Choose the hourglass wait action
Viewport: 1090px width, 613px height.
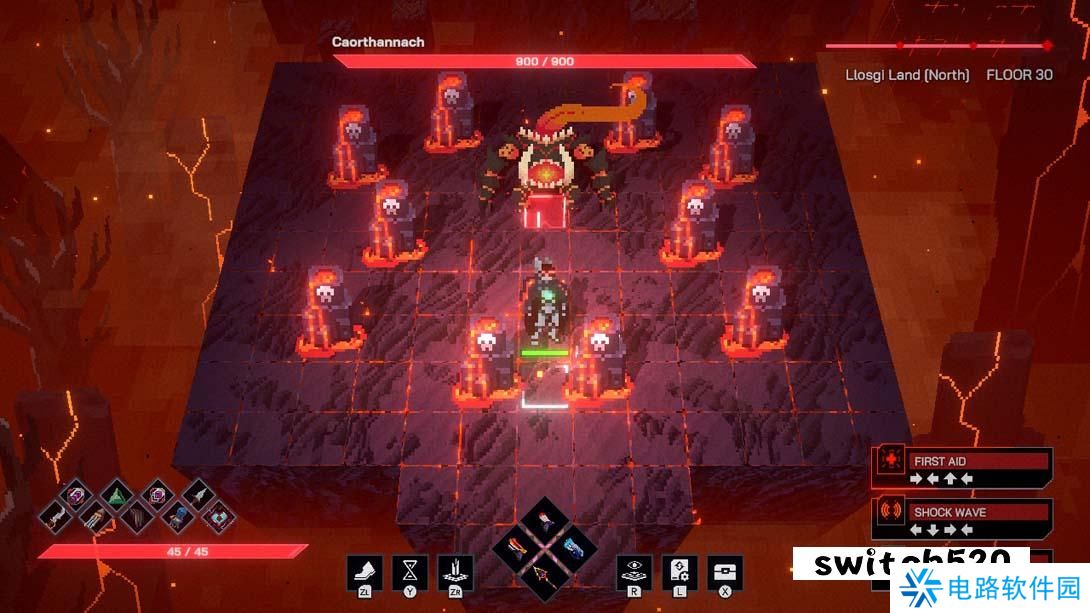pyautogui.click(x=410, y=571)
